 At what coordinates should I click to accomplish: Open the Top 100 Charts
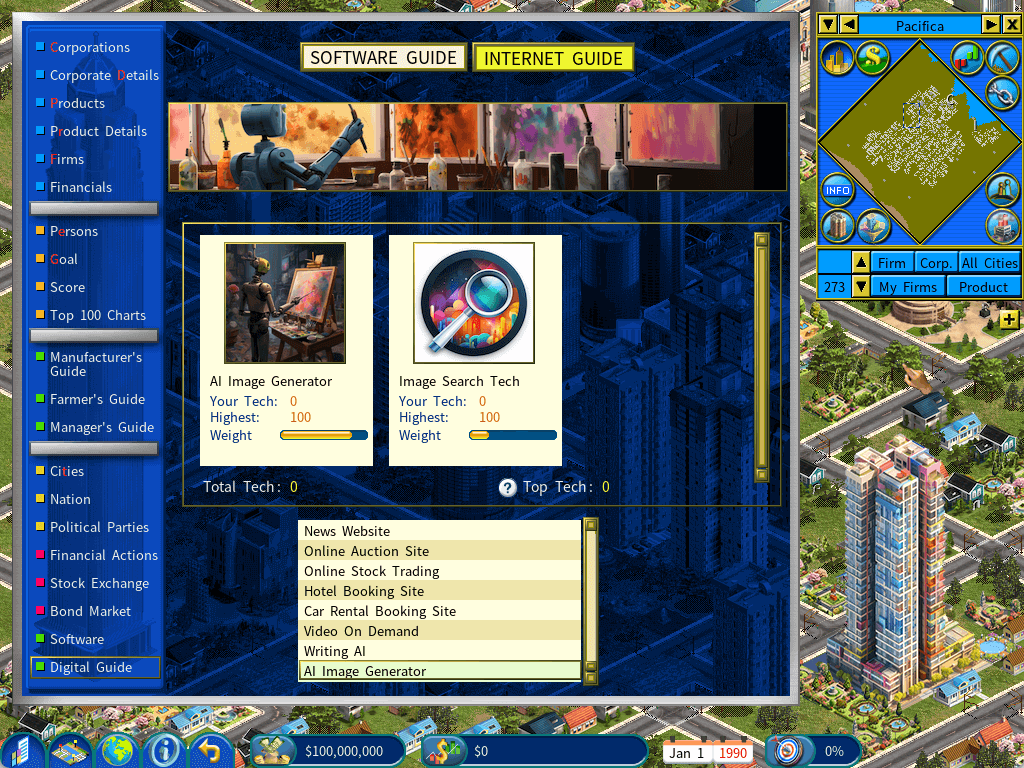98,315
